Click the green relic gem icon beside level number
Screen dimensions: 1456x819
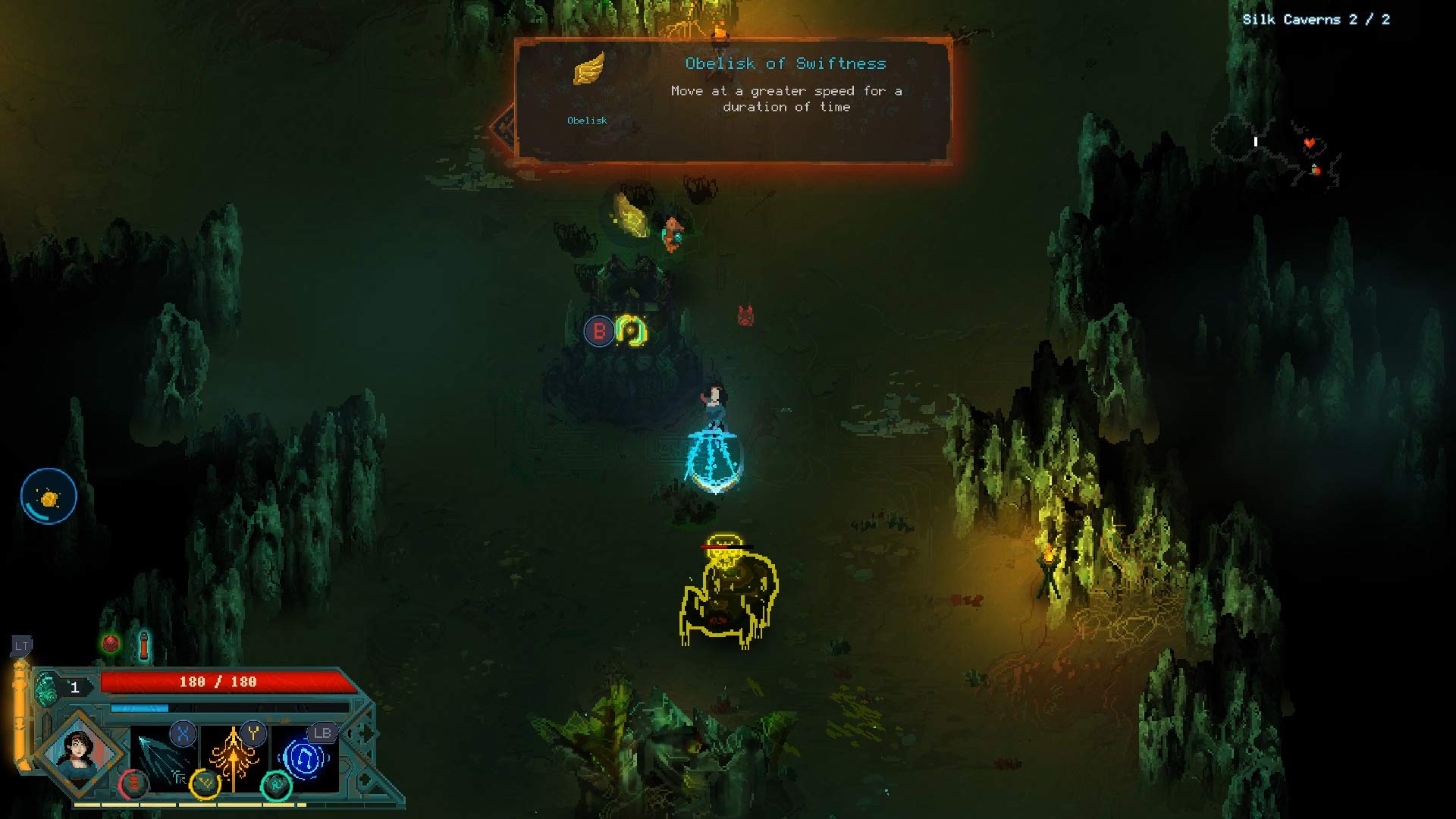[x=46, y=686]
